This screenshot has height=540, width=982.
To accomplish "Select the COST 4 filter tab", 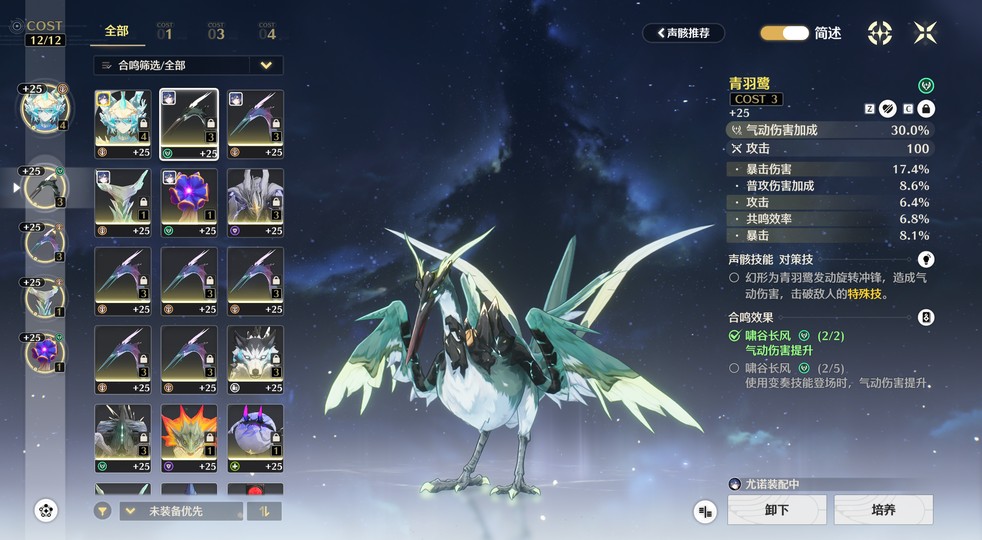I will coord(267,32).
